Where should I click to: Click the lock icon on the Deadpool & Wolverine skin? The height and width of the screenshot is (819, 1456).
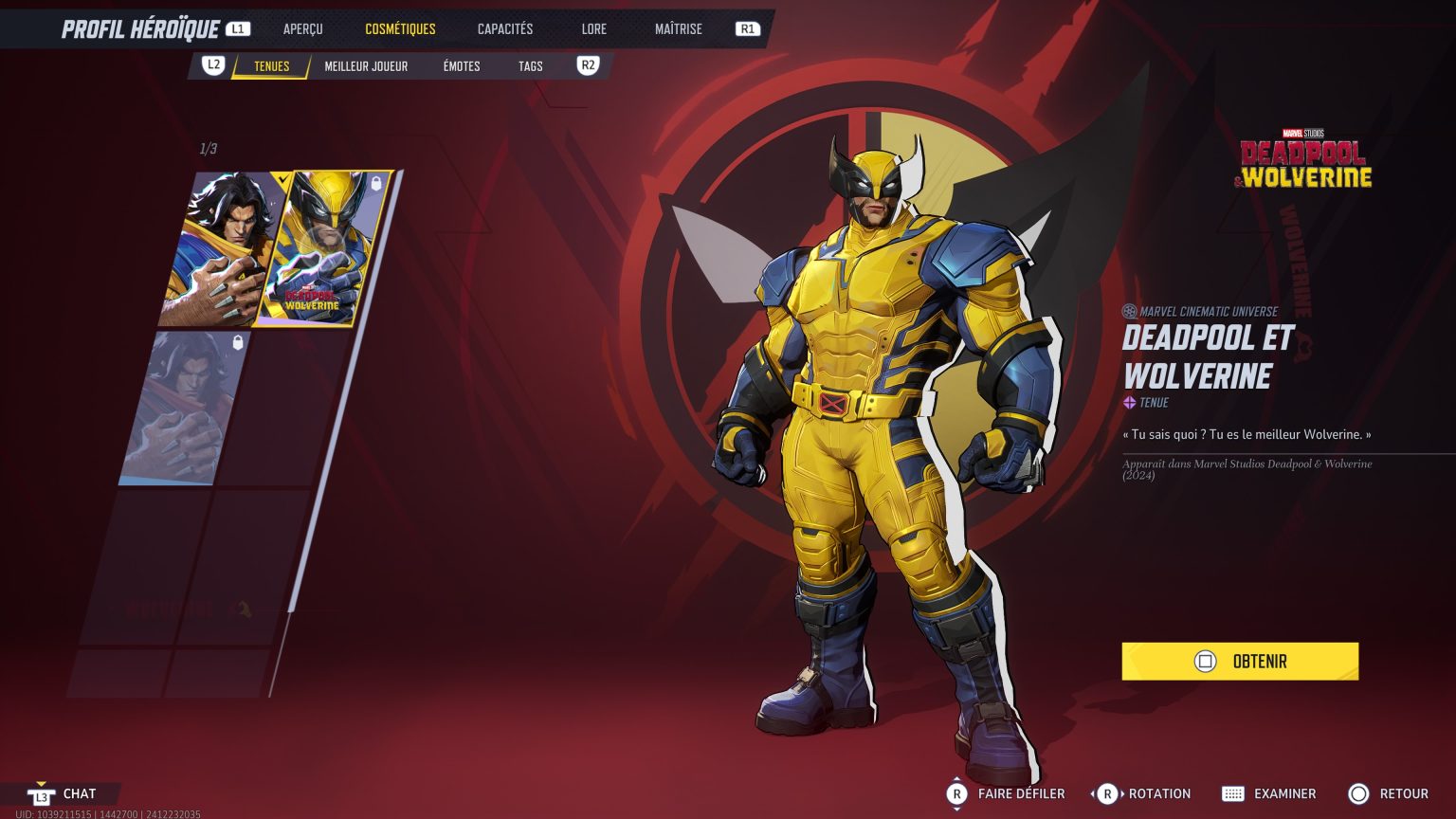click(377, 184)
